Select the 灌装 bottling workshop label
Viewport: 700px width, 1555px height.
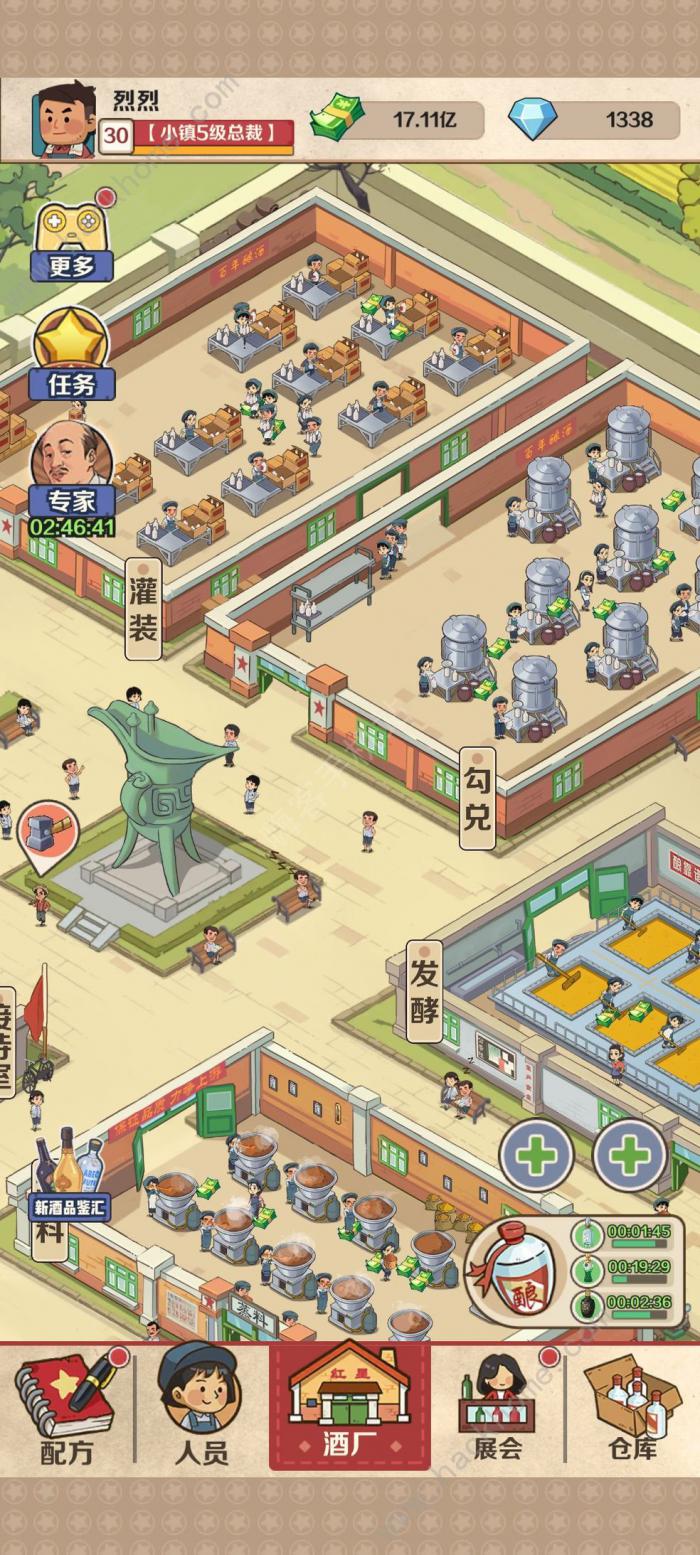point(144,595)
